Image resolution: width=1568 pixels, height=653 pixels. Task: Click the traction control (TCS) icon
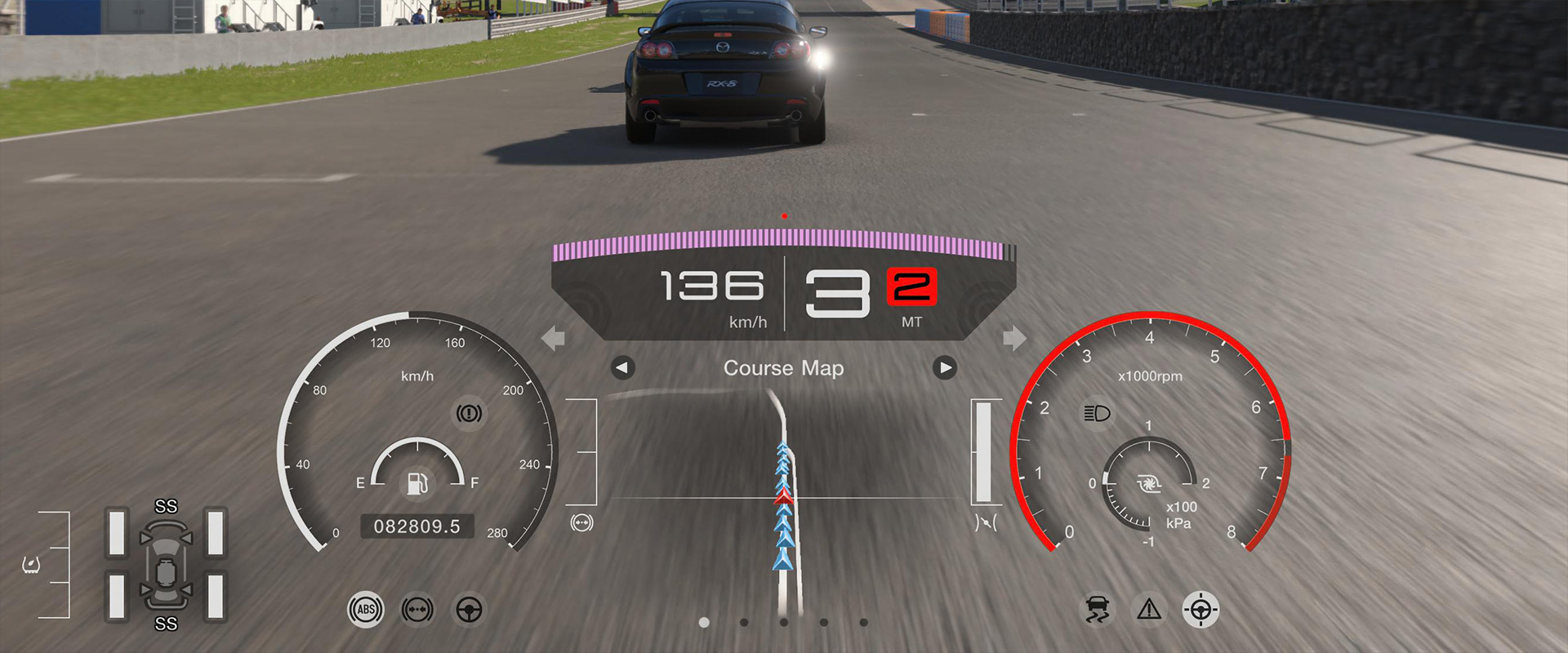(x=1098, y=609)
